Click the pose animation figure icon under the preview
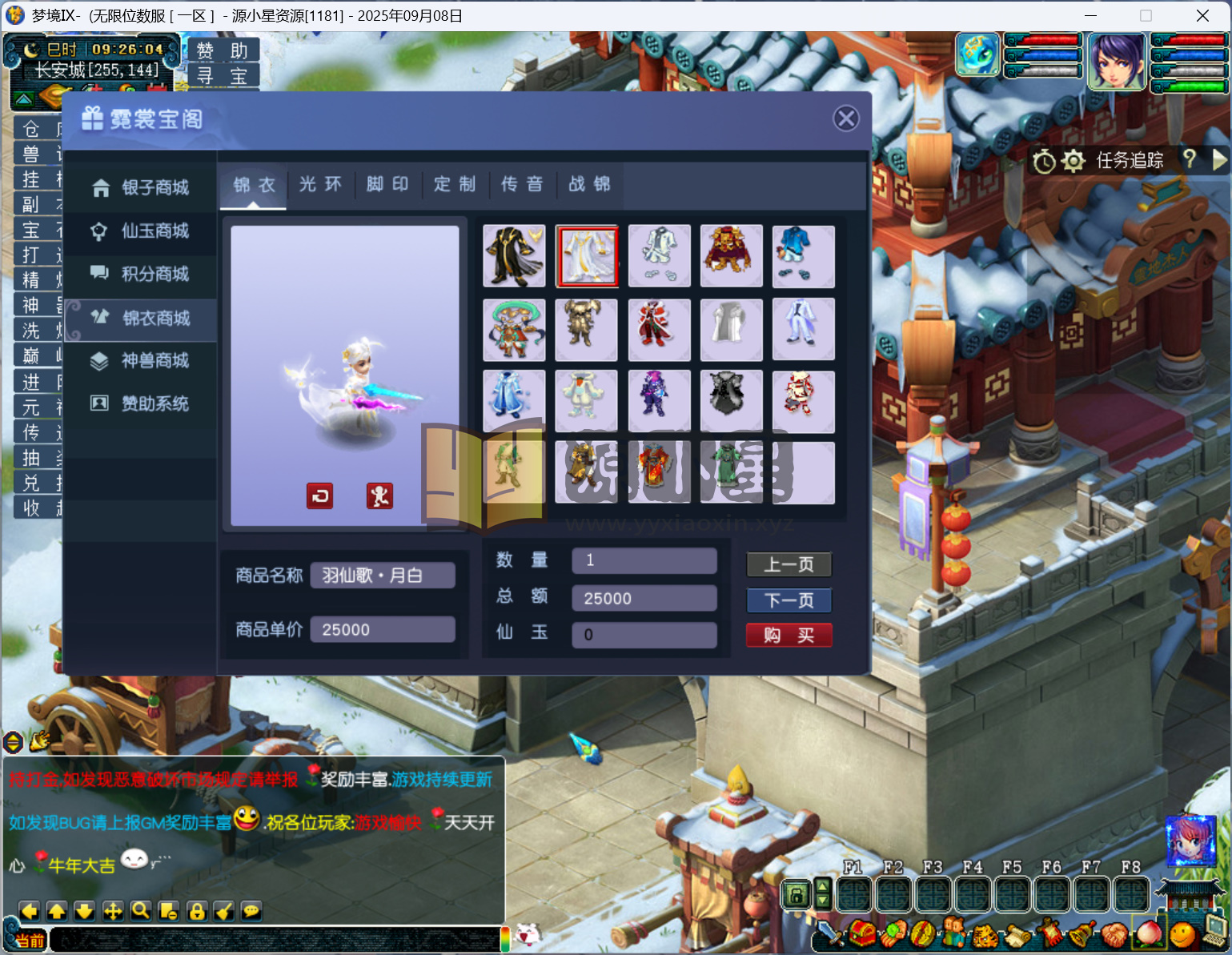This screenshot has width=1232, height=955. tap(380, 496)
